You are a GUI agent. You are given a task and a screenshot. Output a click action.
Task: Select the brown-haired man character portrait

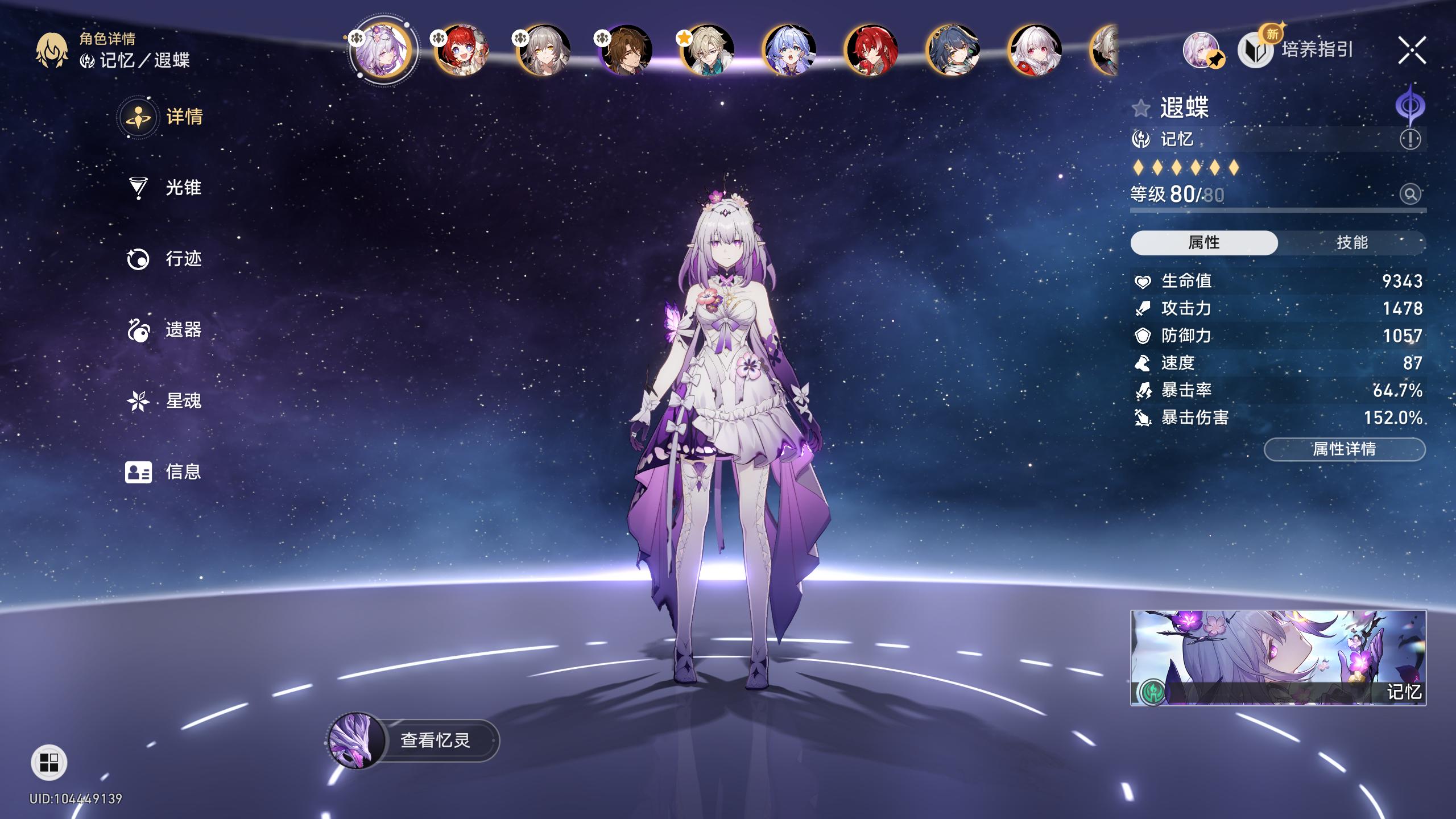tap(626, 51)
